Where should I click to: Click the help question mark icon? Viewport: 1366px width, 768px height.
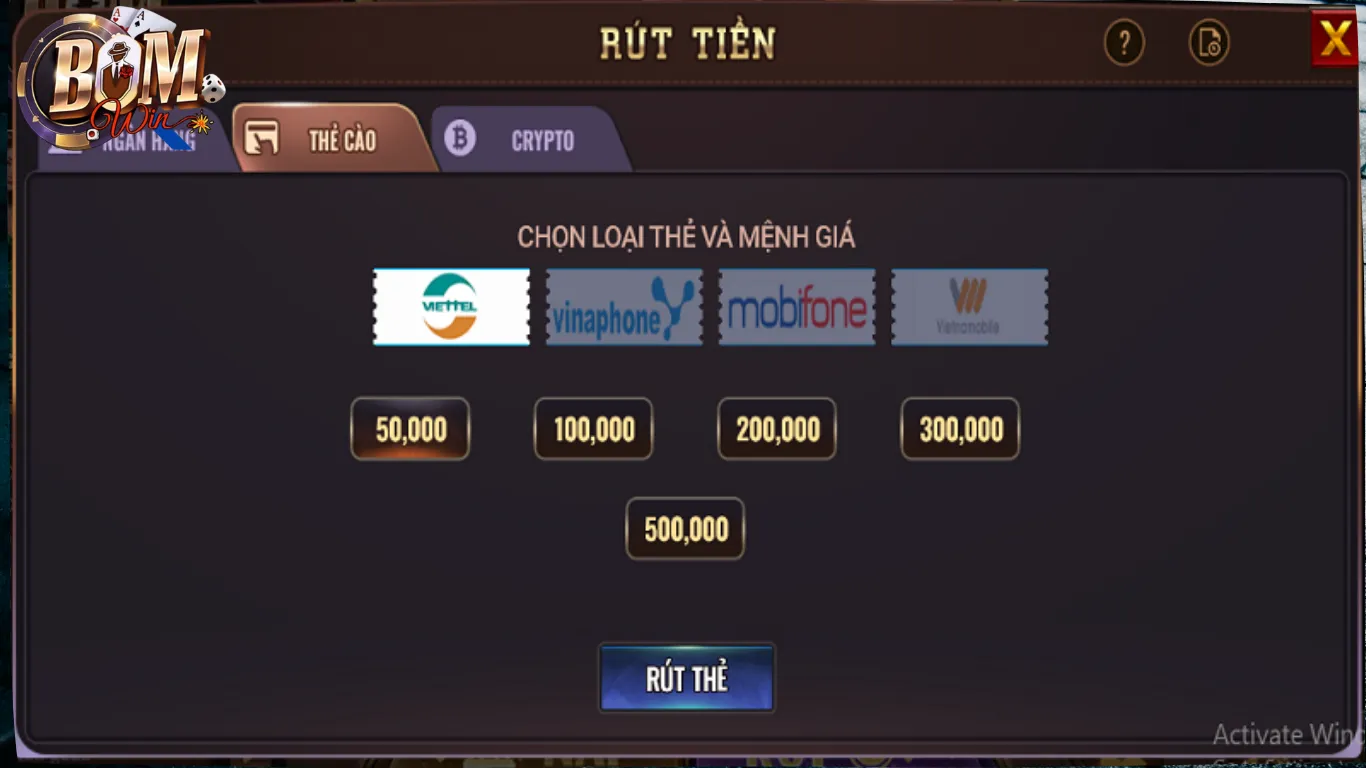coord(1124,44)
